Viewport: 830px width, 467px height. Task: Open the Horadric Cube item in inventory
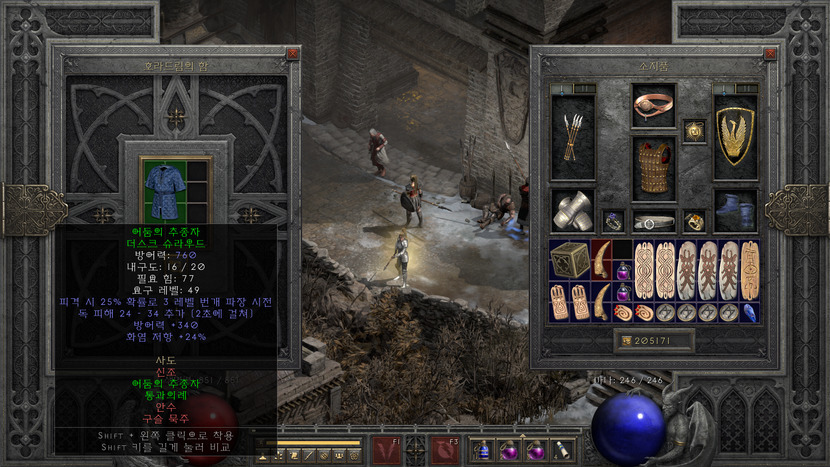[x=569, y=260]
